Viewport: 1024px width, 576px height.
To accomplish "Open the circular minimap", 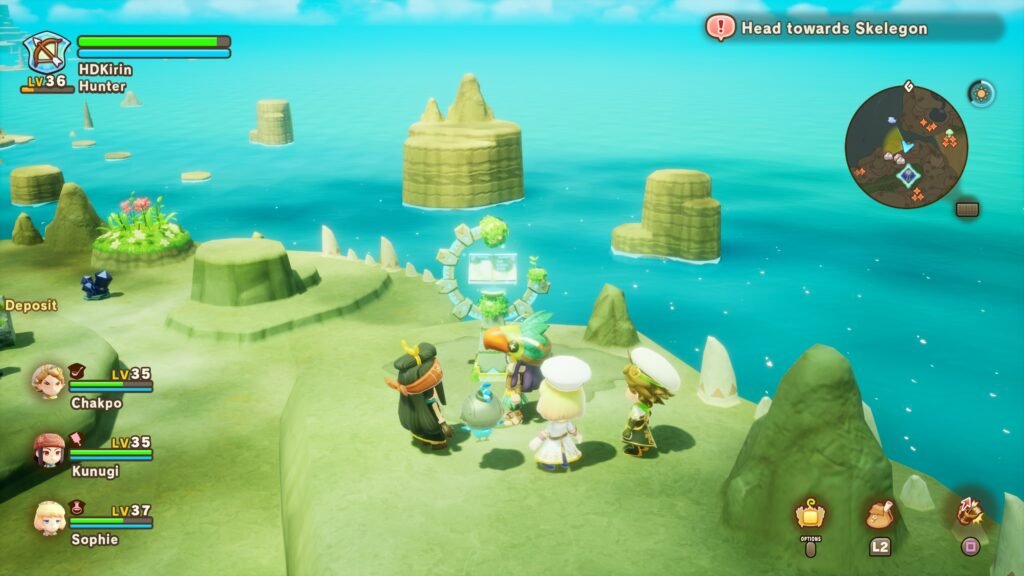I will pos(906,146).
